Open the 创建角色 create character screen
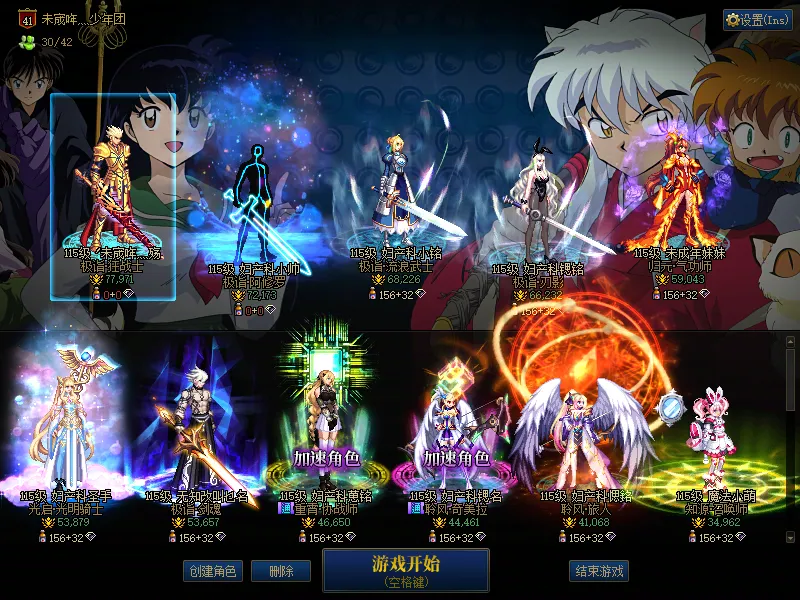The image size is (800, 600). pos(211,571)
